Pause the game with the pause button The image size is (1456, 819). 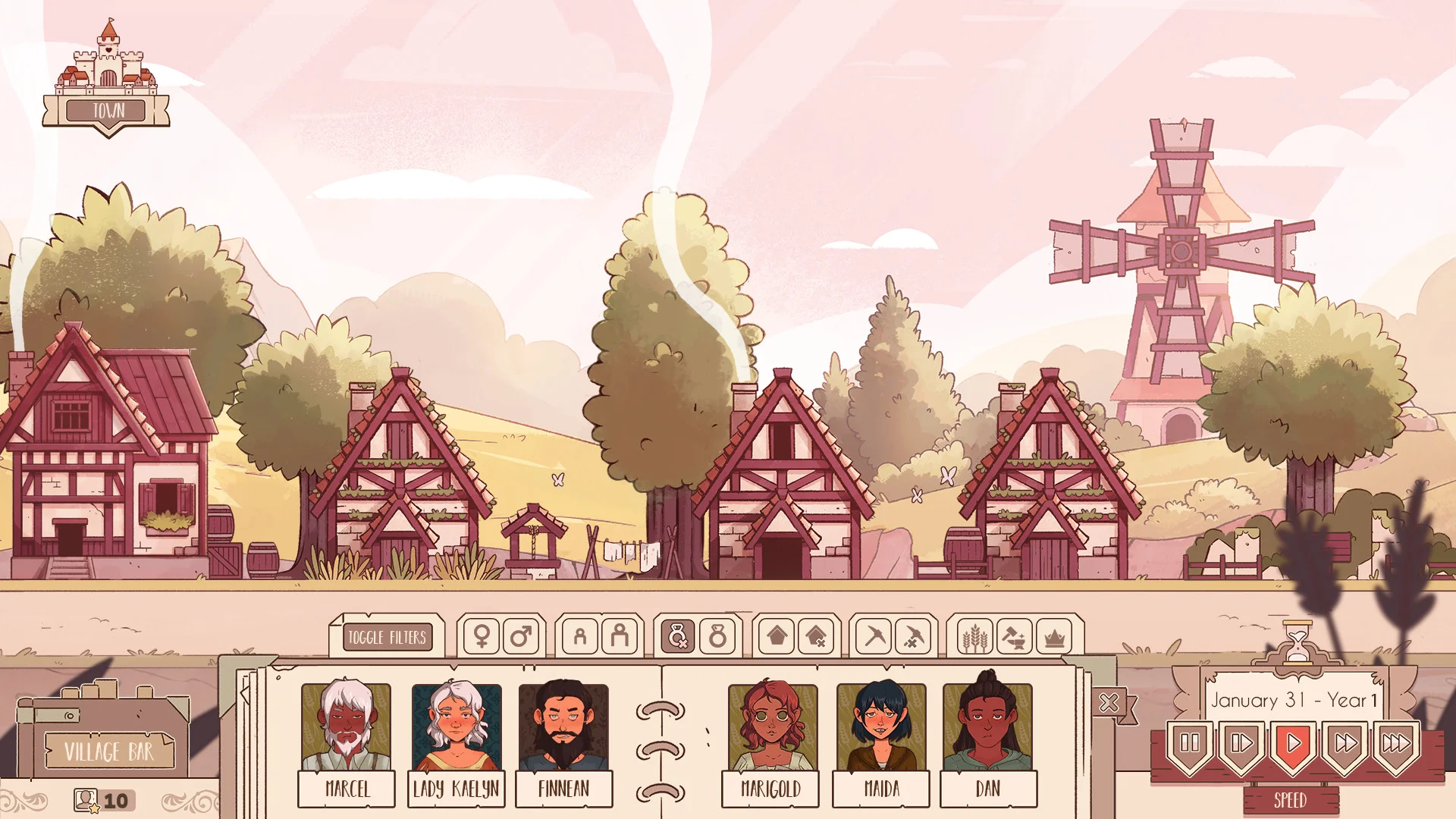coord(1188,743)
